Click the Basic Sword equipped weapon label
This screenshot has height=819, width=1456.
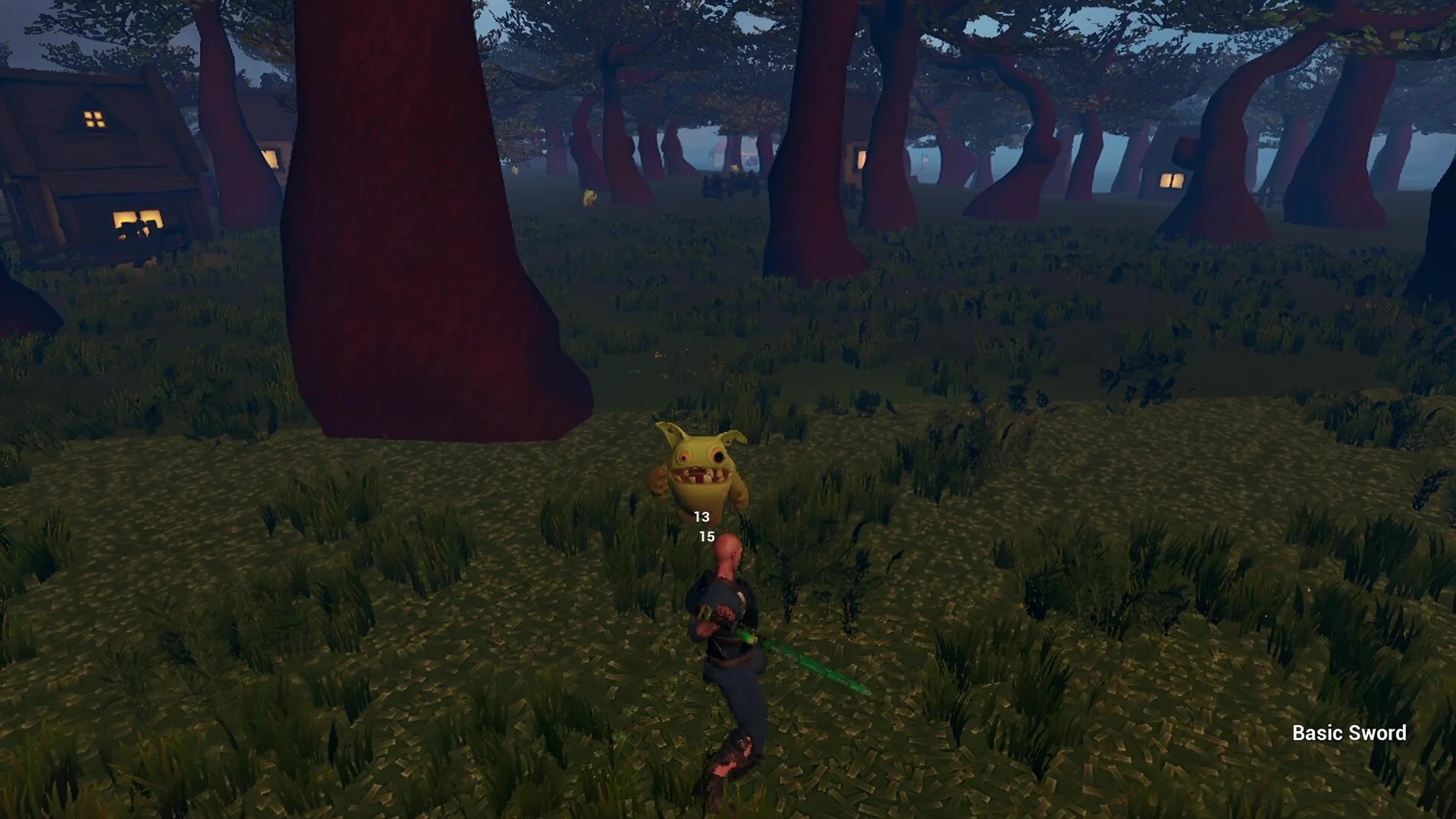pos(1348,733)
